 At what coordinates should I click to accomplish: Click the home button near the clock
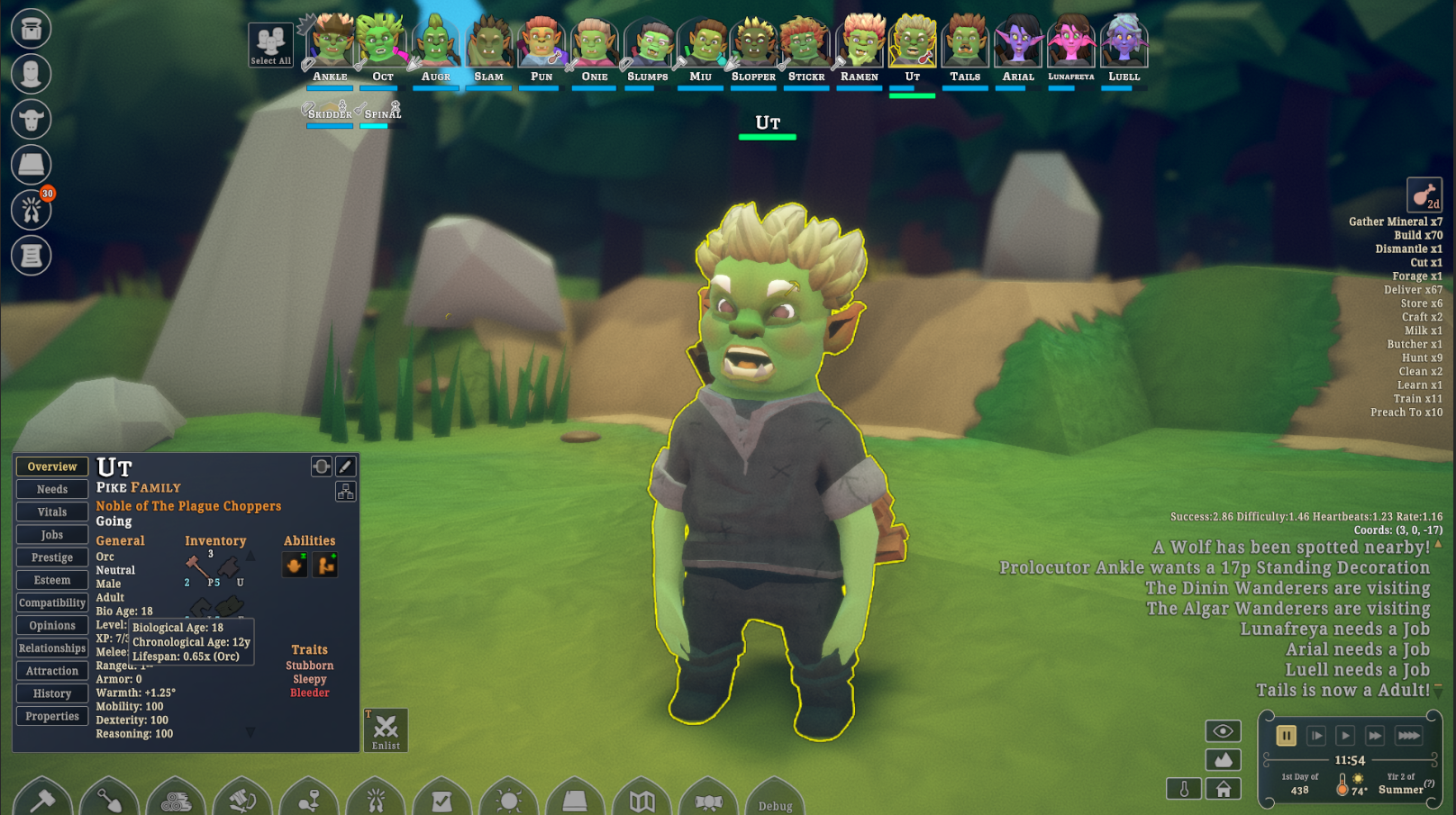pos(1223,789)
